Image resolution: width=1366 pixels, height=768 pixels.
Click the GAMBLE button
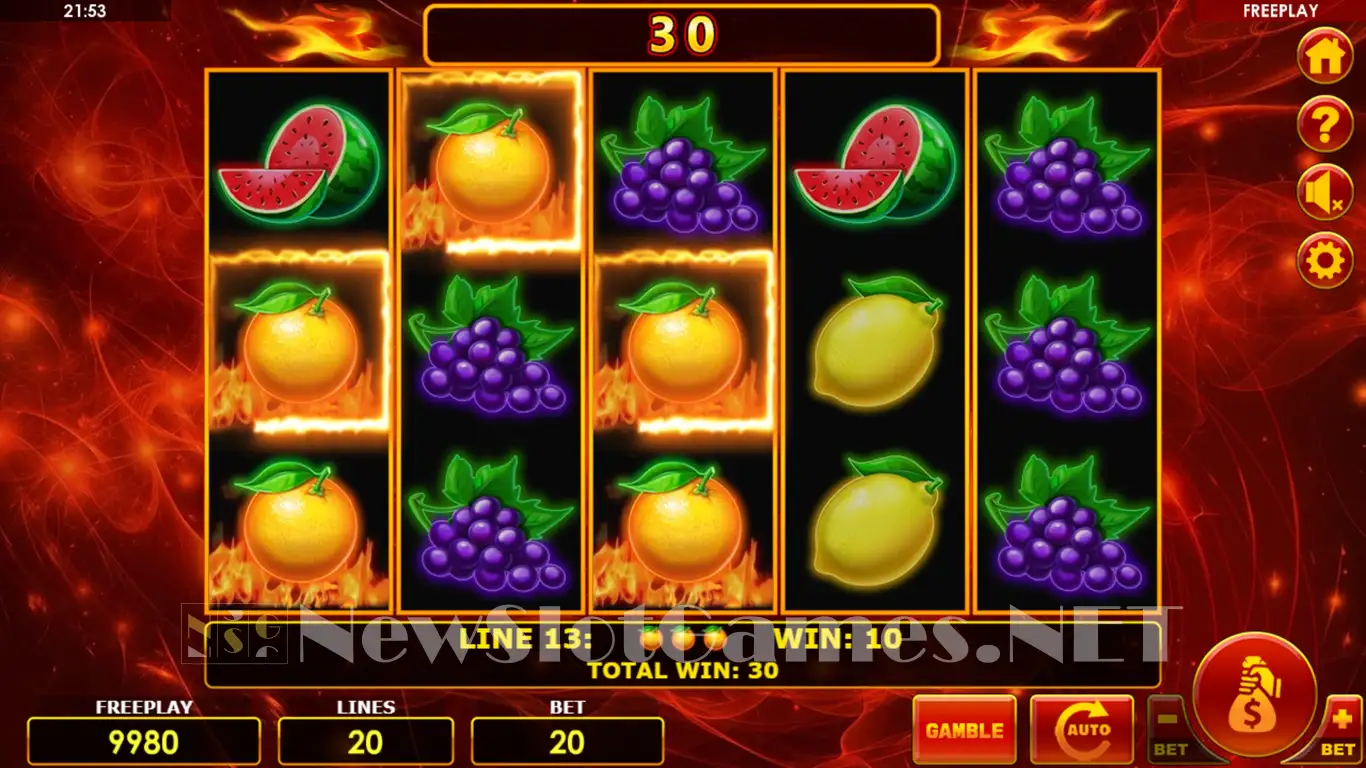964,730
